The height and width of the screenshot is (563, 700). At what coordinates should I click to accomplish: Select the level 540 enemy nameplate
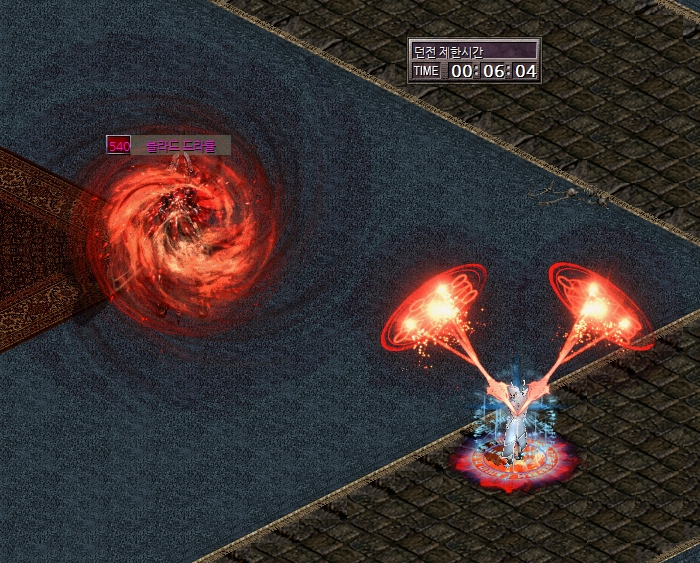click(169, 146)
